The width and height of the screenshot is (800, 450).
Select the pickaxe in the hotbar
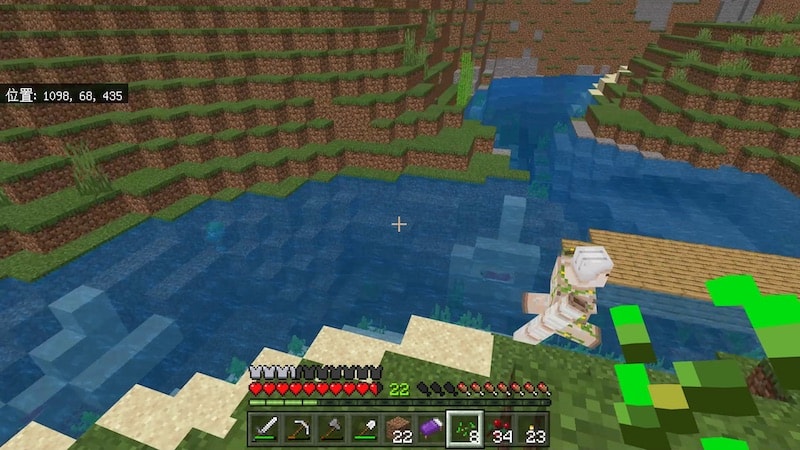(299, 429)
